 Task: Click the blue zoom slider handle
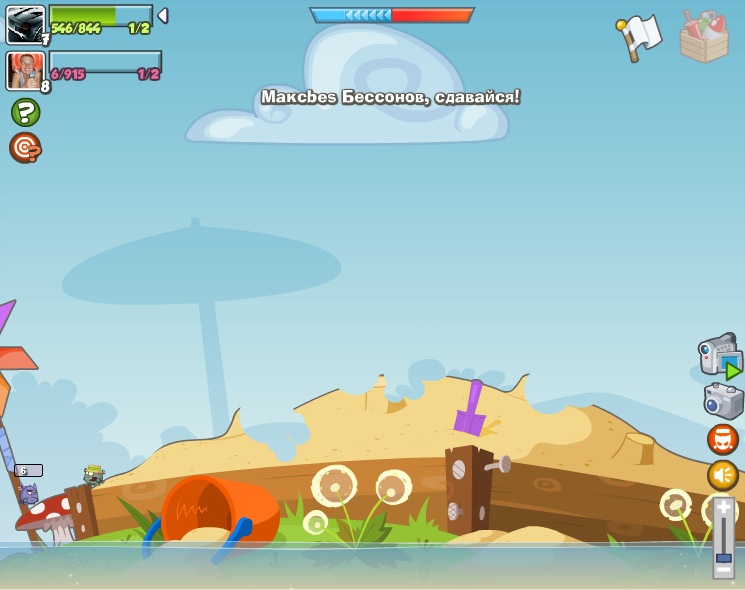[723, 557]
